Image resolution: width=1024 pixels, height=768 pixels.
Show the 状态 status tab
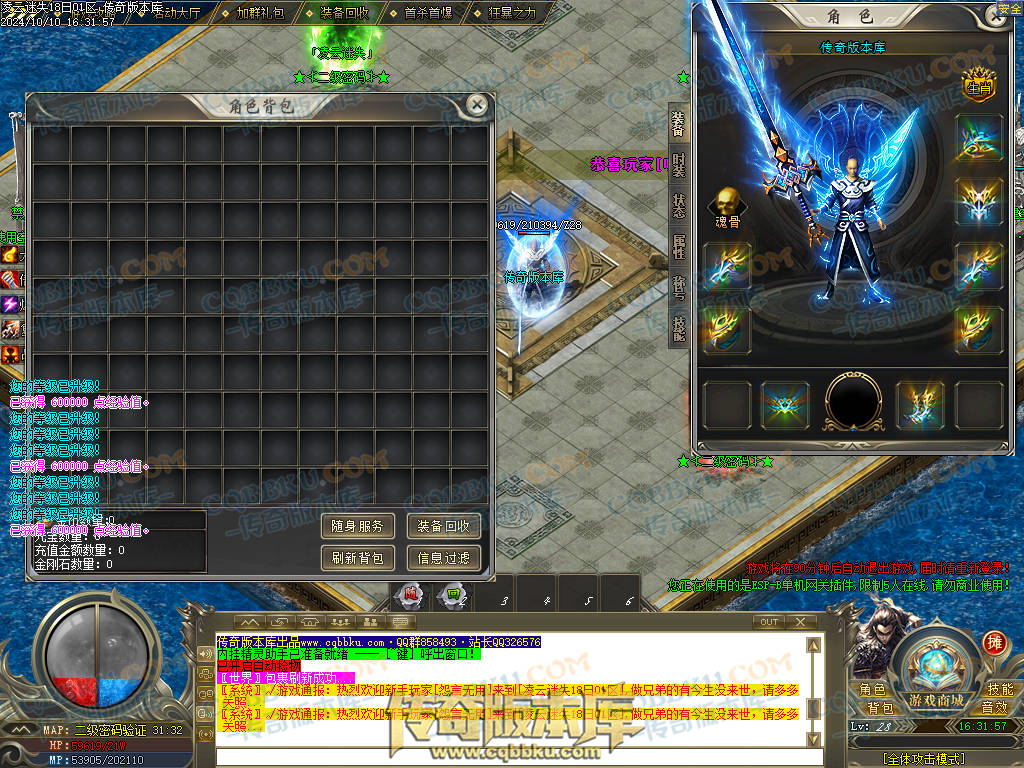[678, 205]
